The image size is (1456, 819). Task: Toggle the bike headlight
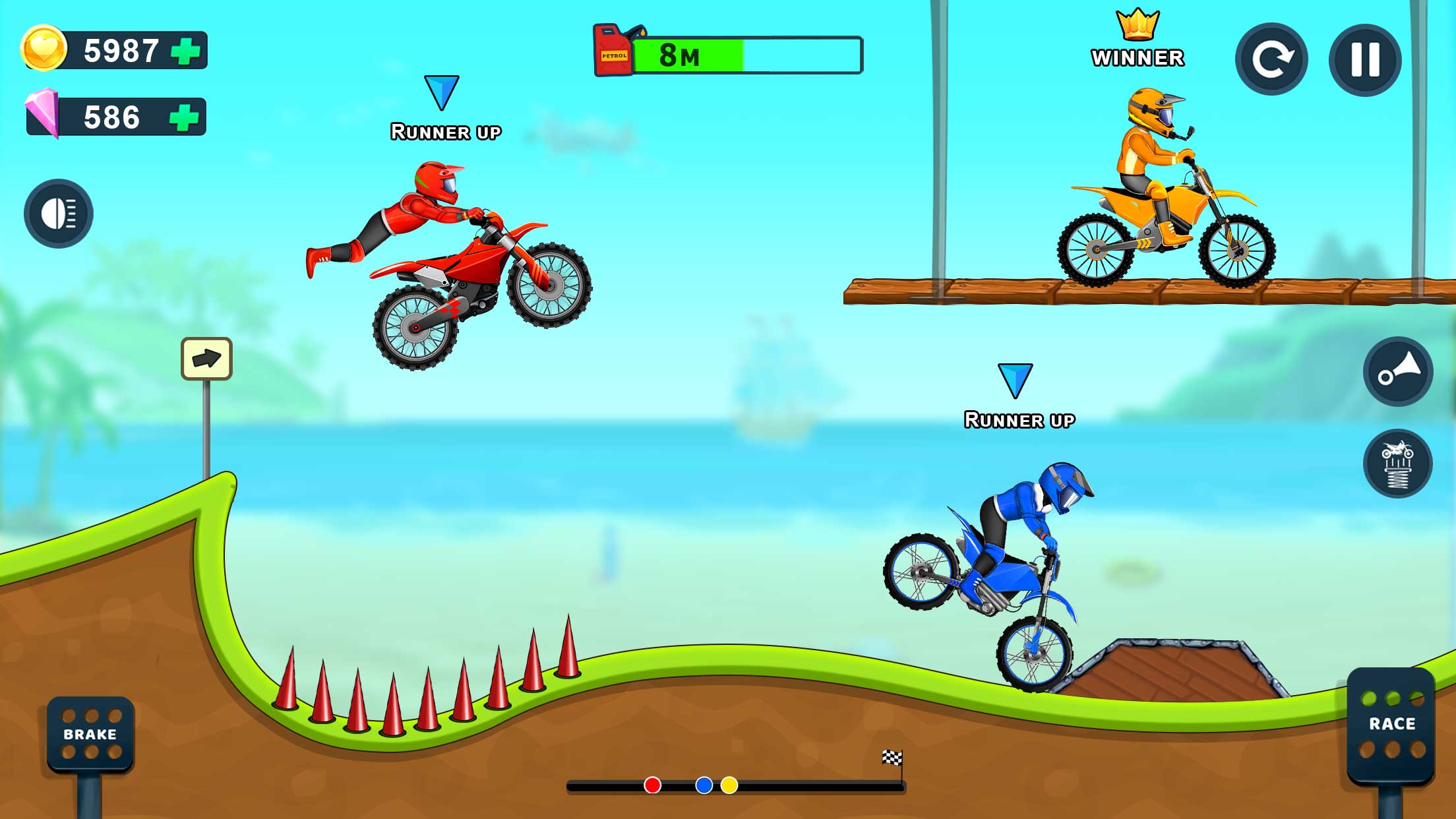coord(58,214)
